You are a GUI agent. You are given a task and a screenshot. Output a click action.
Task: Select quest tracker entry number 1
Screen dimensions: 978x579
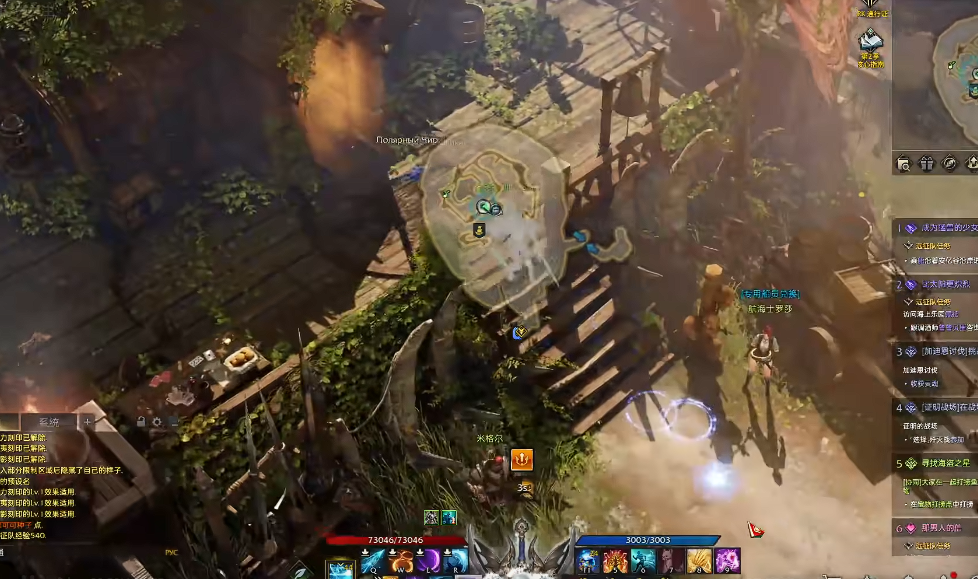coord(933,229)
